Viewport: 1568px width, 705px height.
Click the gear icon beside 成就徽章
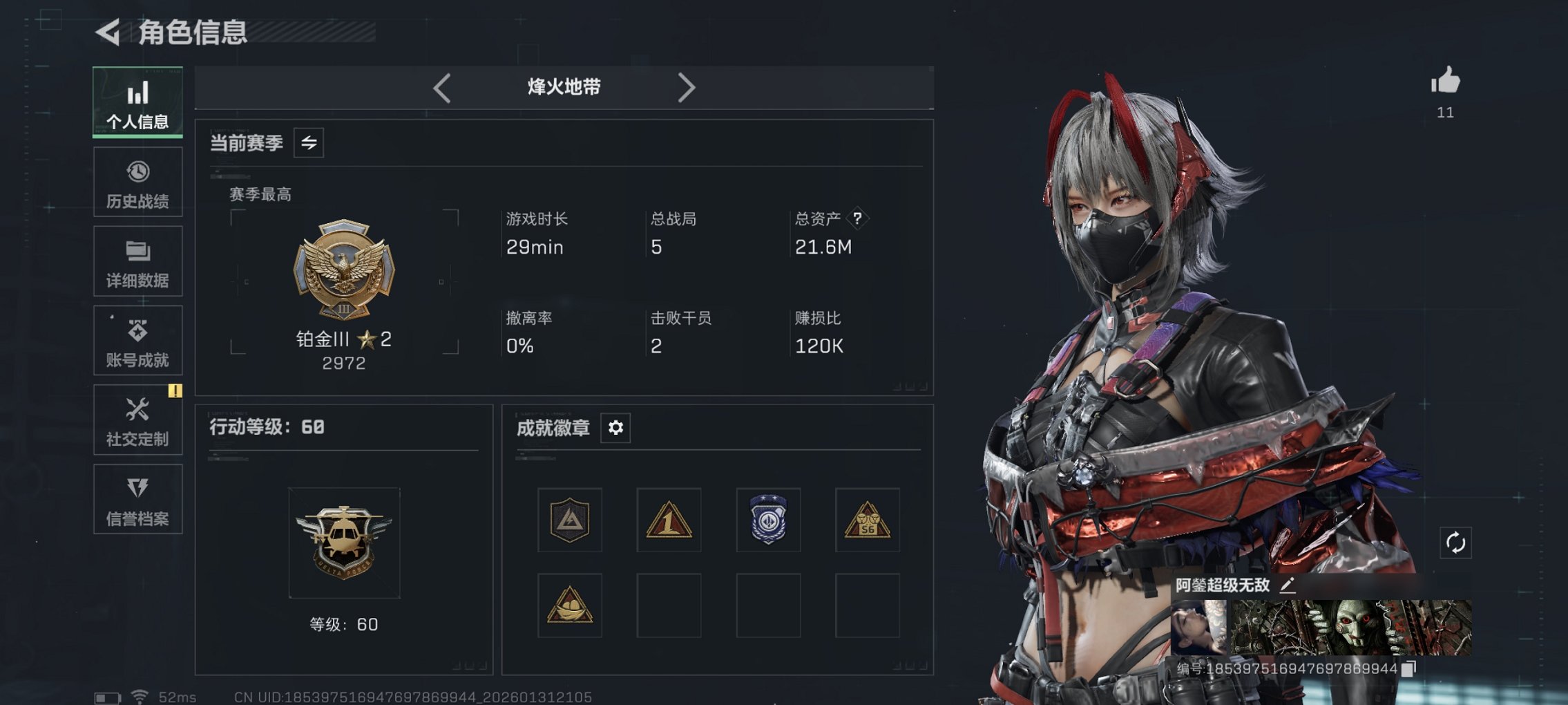click(615, 428)
